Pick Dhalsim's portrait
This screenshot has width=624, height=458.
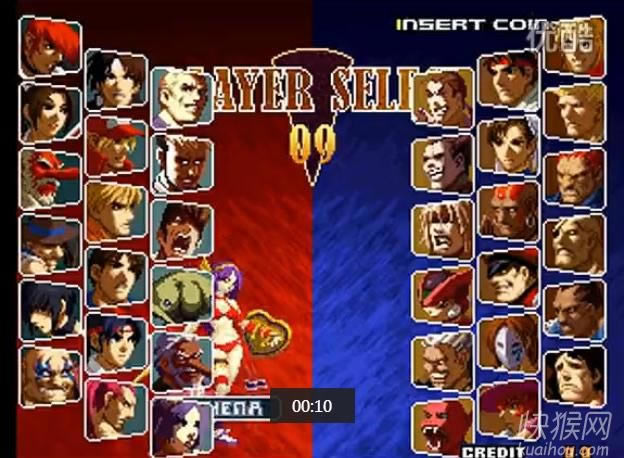click(x=508, y=211)
